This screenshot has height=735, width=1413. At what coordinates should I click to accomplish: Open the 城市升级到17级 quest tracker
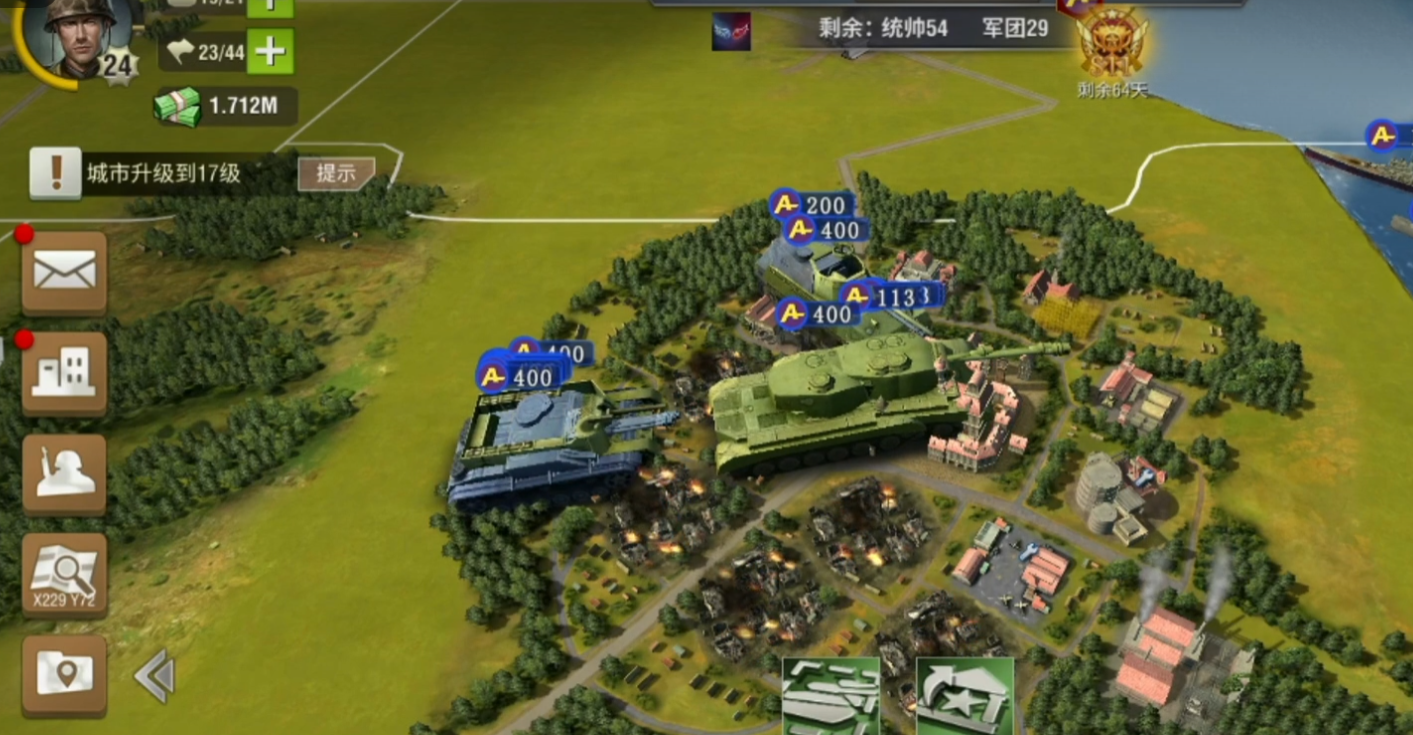(163, 173)
